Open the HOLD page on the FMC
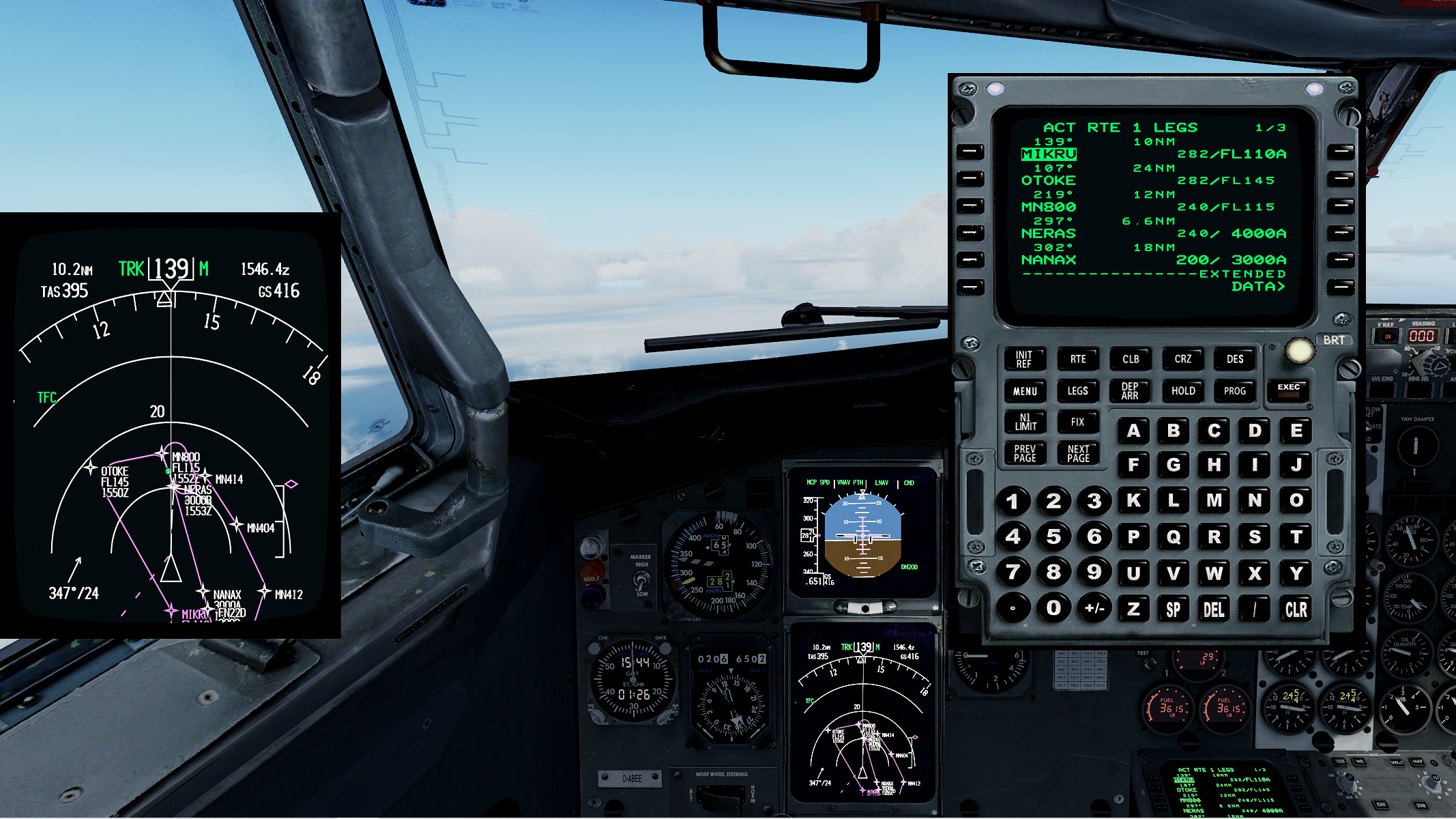This screenshot has height=819, width=1456. [x=1182, y=390]
